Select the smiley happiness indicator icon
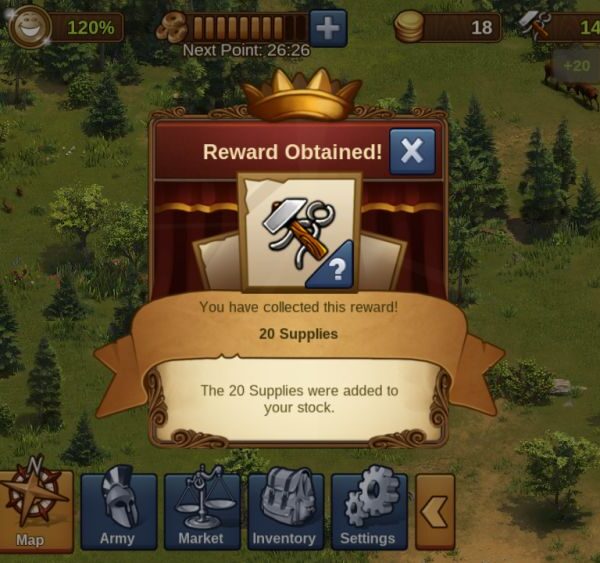 coord(28,26)
